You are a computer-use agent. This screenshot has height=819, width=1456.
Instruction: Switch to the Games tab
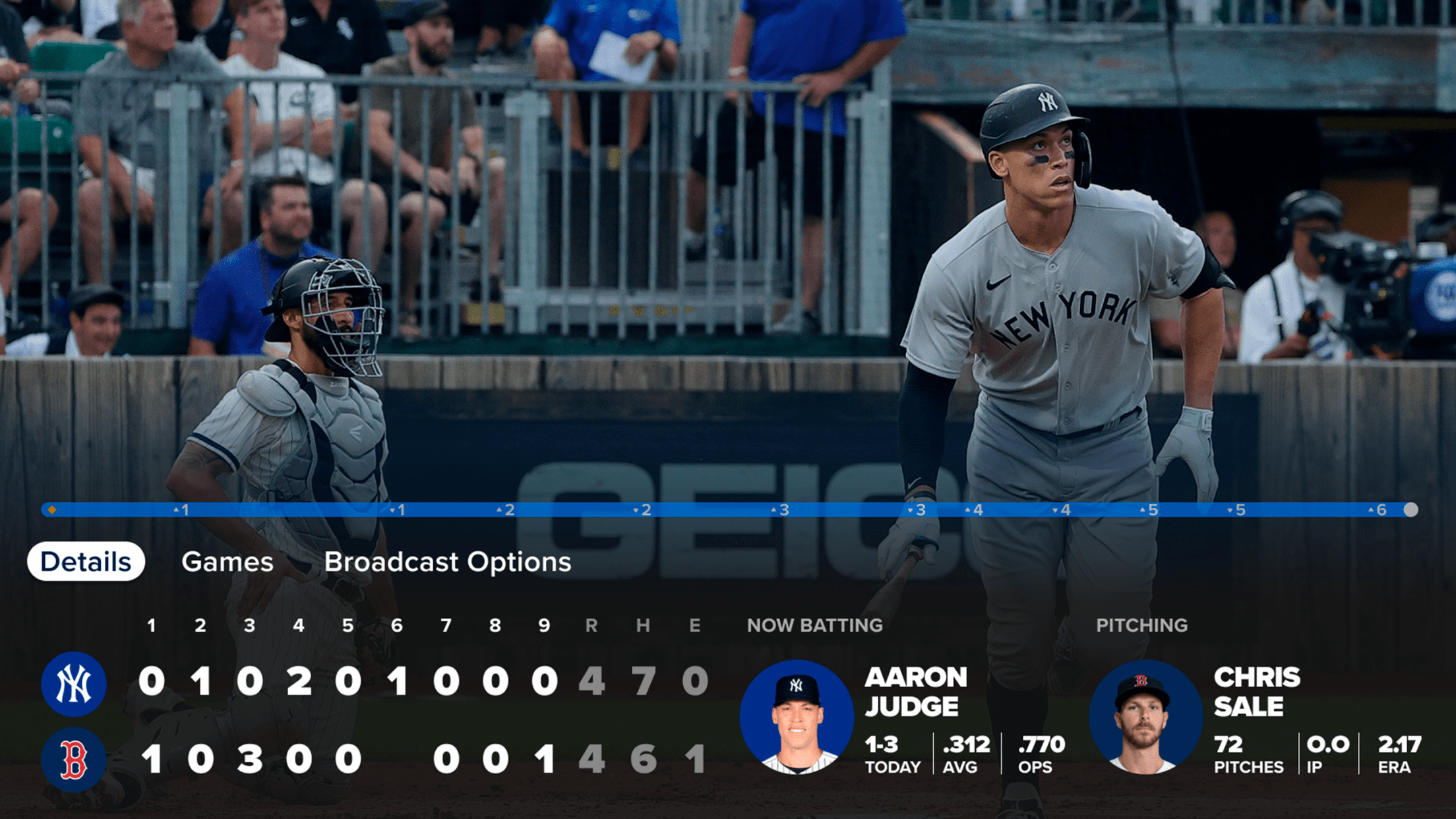(x=229, y=562)
